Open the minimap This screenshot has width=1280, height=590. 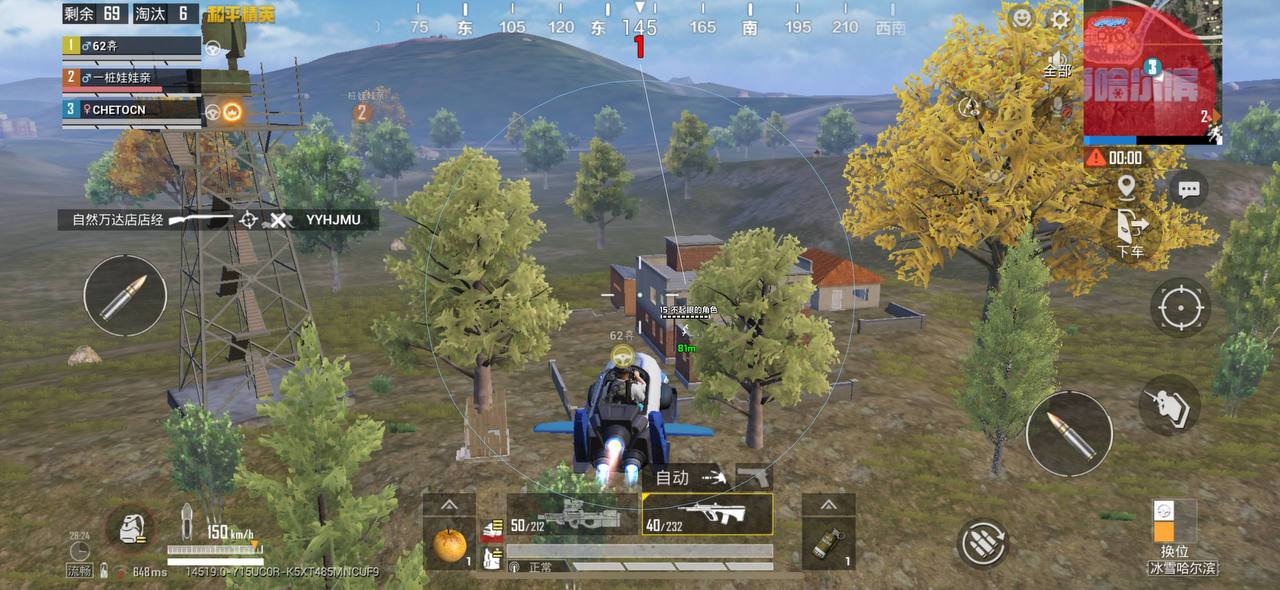(1151, 70)
